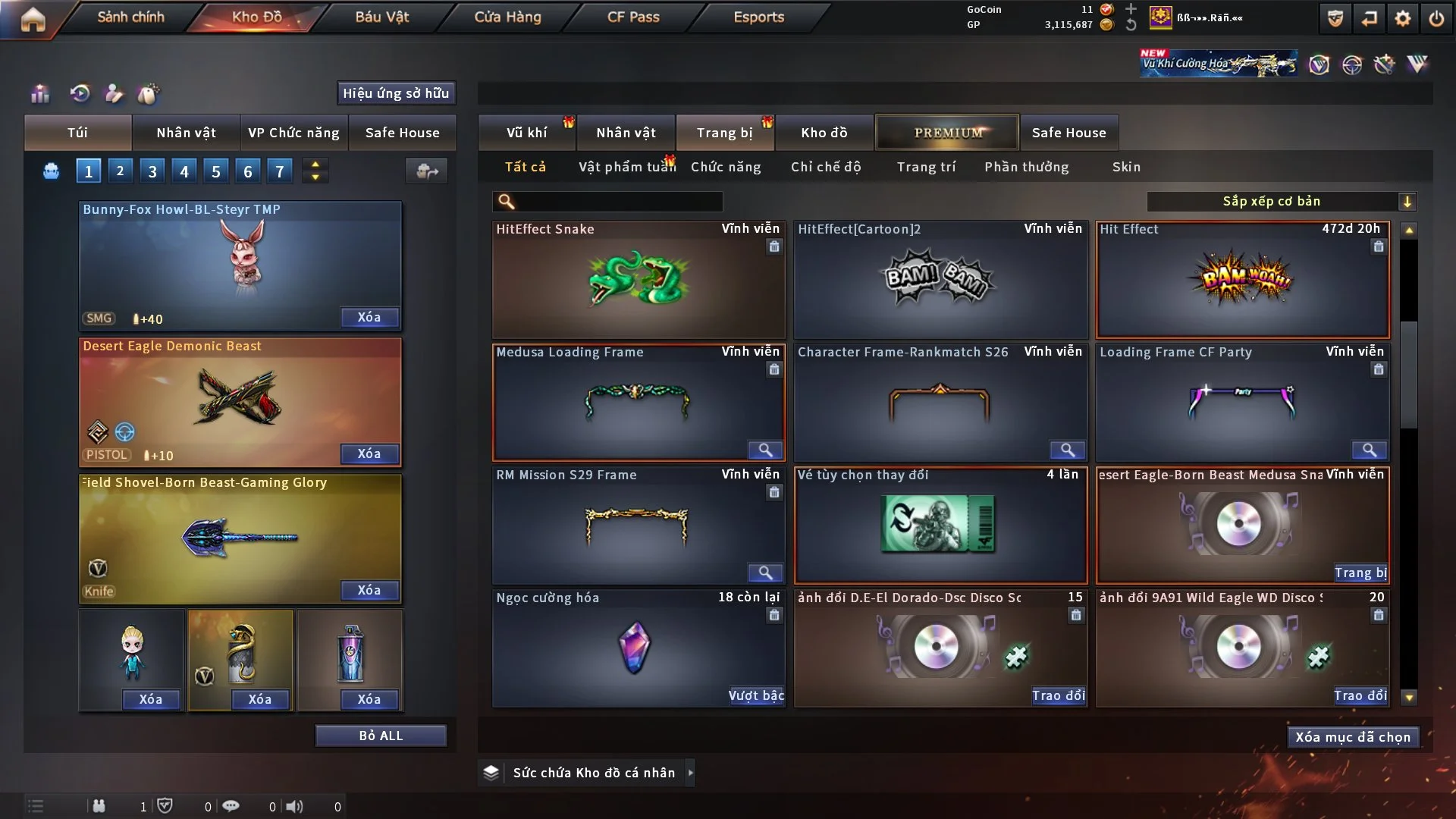The height and width of the screenshot is (819, 1456).
Task: Preview the Medusa Loading Frame
Action: tap(765, 450)
